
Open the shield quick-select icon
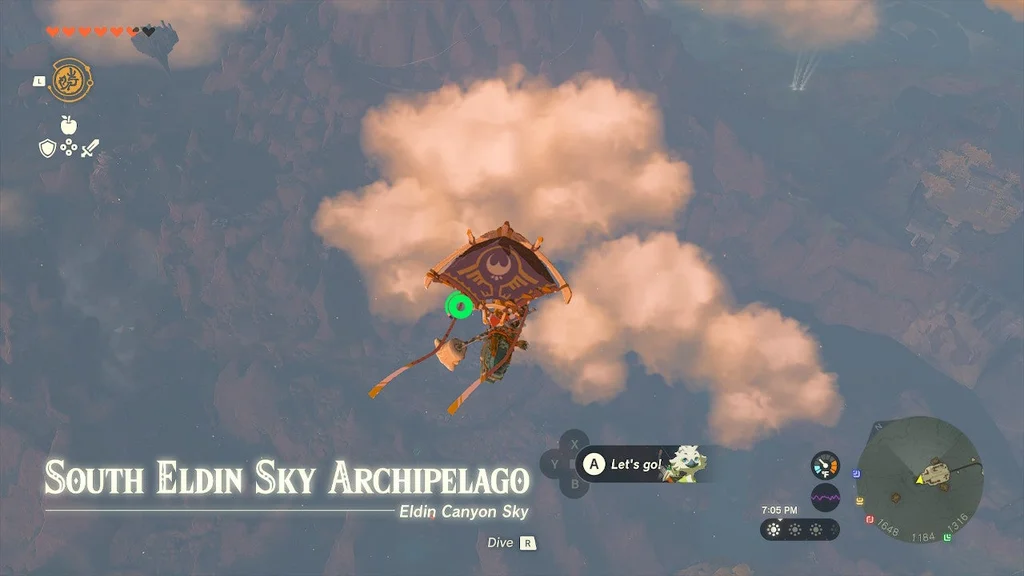click(x=47, y=148)
